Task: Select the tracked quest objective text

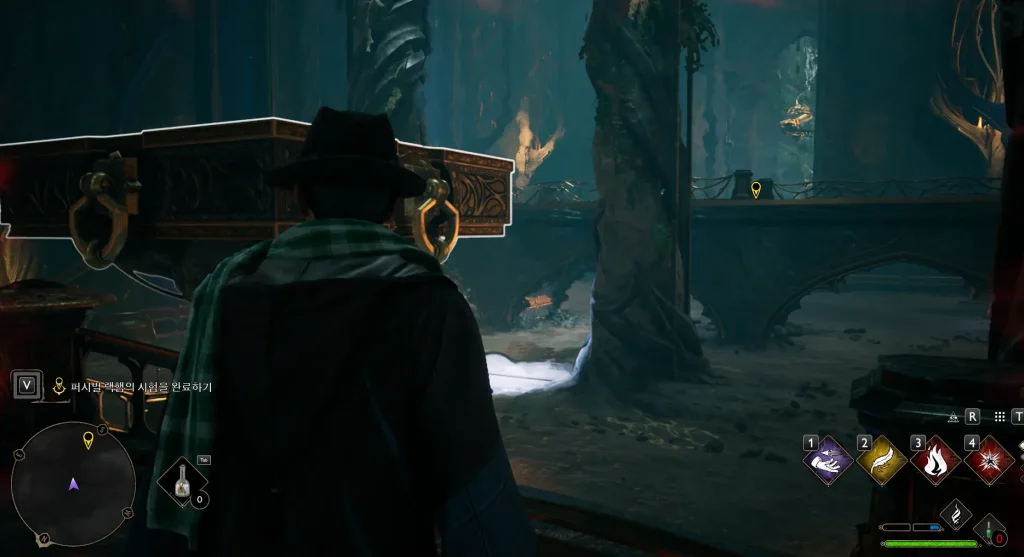Action: [134, 386]
